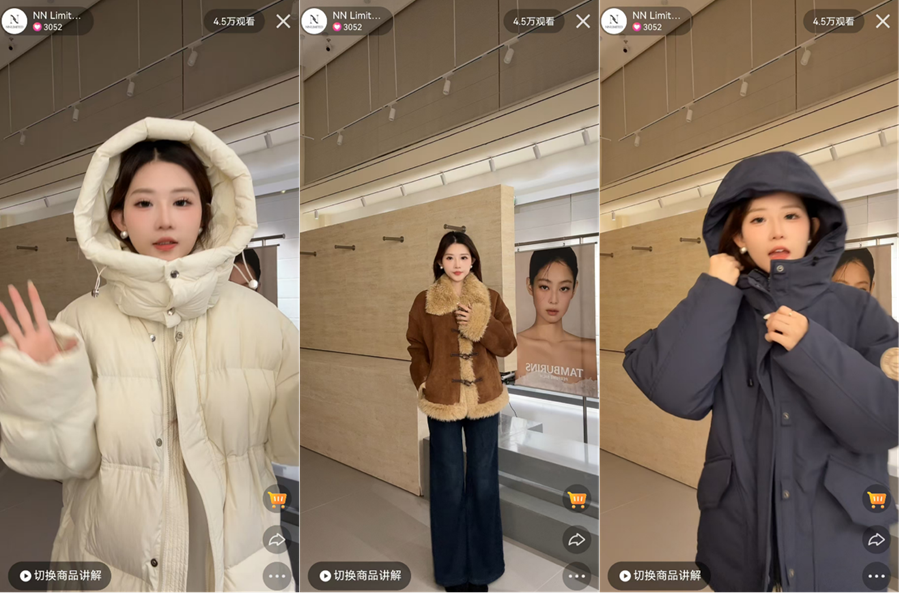Tap 切换商品讲解 on the brown shearling jacket stream
Image resolution: width=900 pixels, height=593 pixels.
tap(360, 576)
